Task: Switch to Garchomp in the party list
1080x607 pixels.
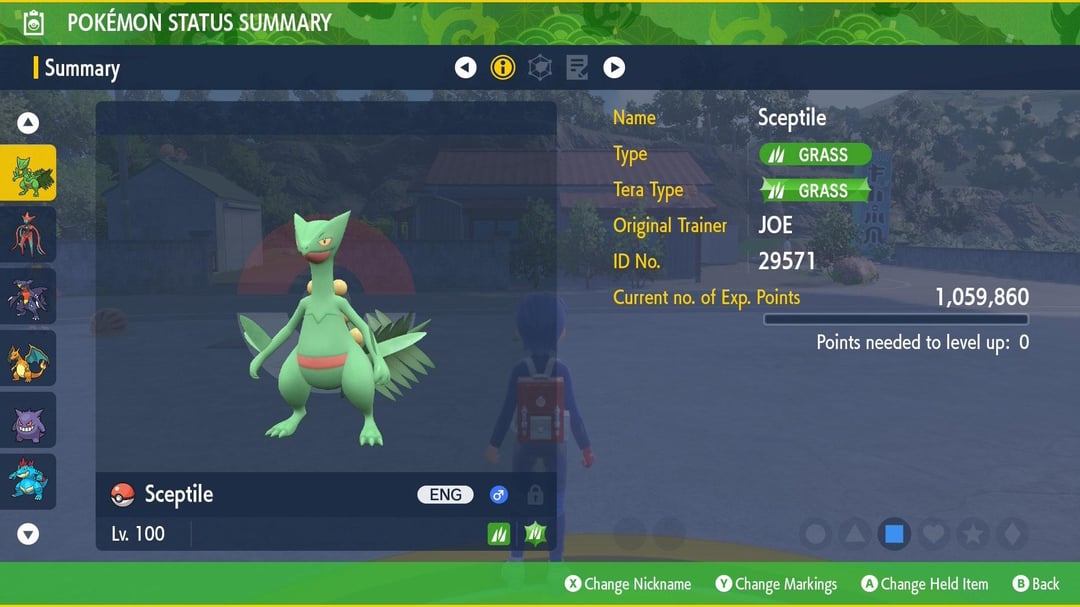Action: (x=28, y=297)
